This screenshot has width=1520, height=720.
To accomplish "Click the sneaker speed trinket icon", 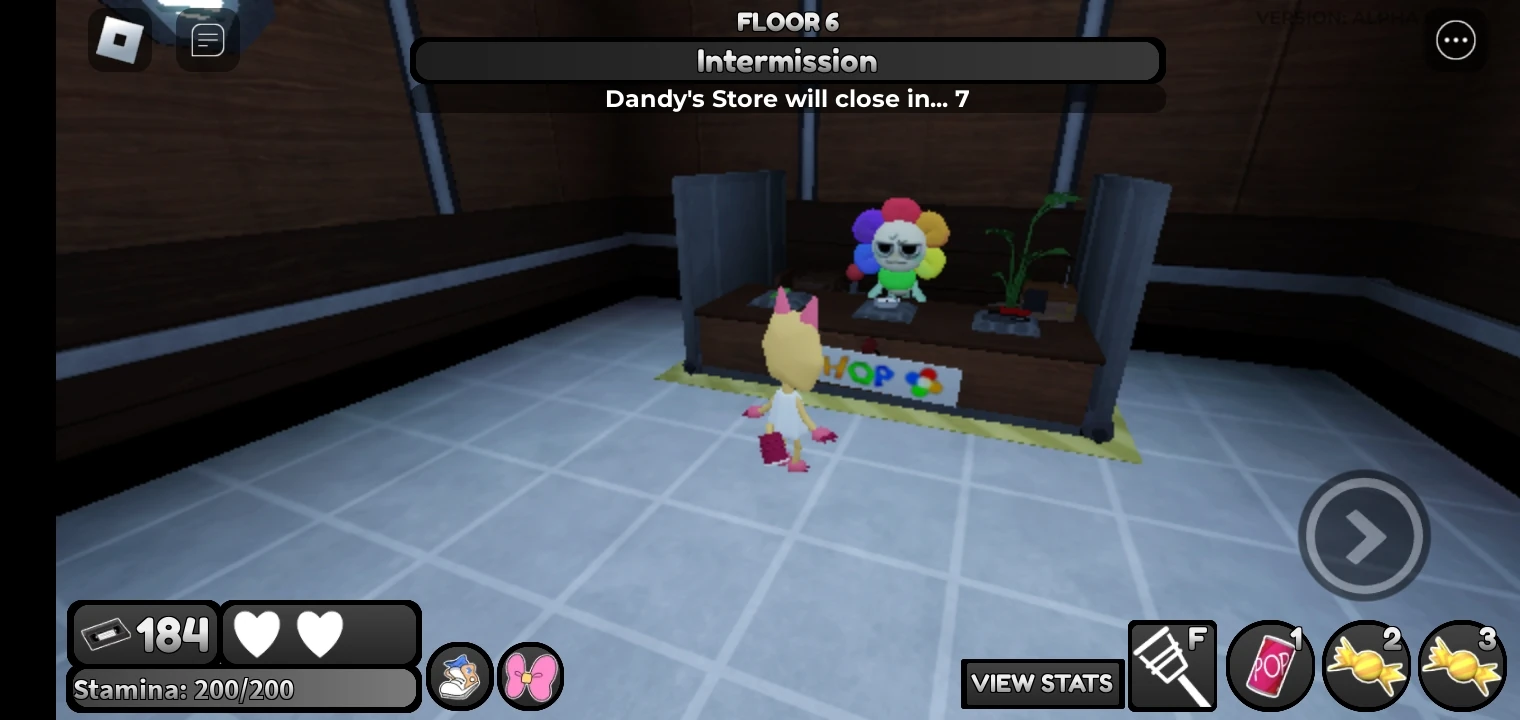I will coord(459,677).
